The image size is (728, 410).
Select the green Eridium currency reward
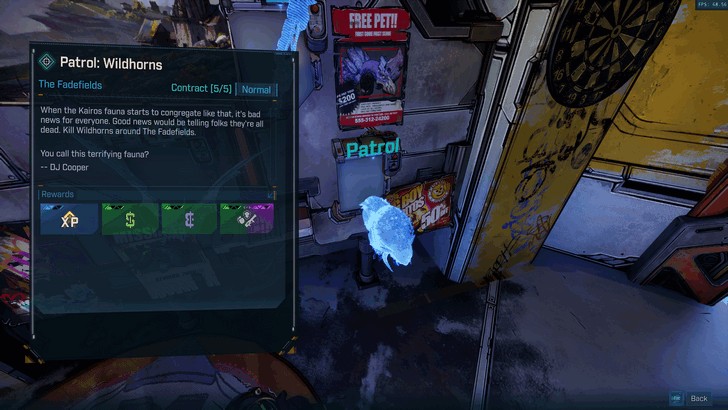tap(188, 219)
